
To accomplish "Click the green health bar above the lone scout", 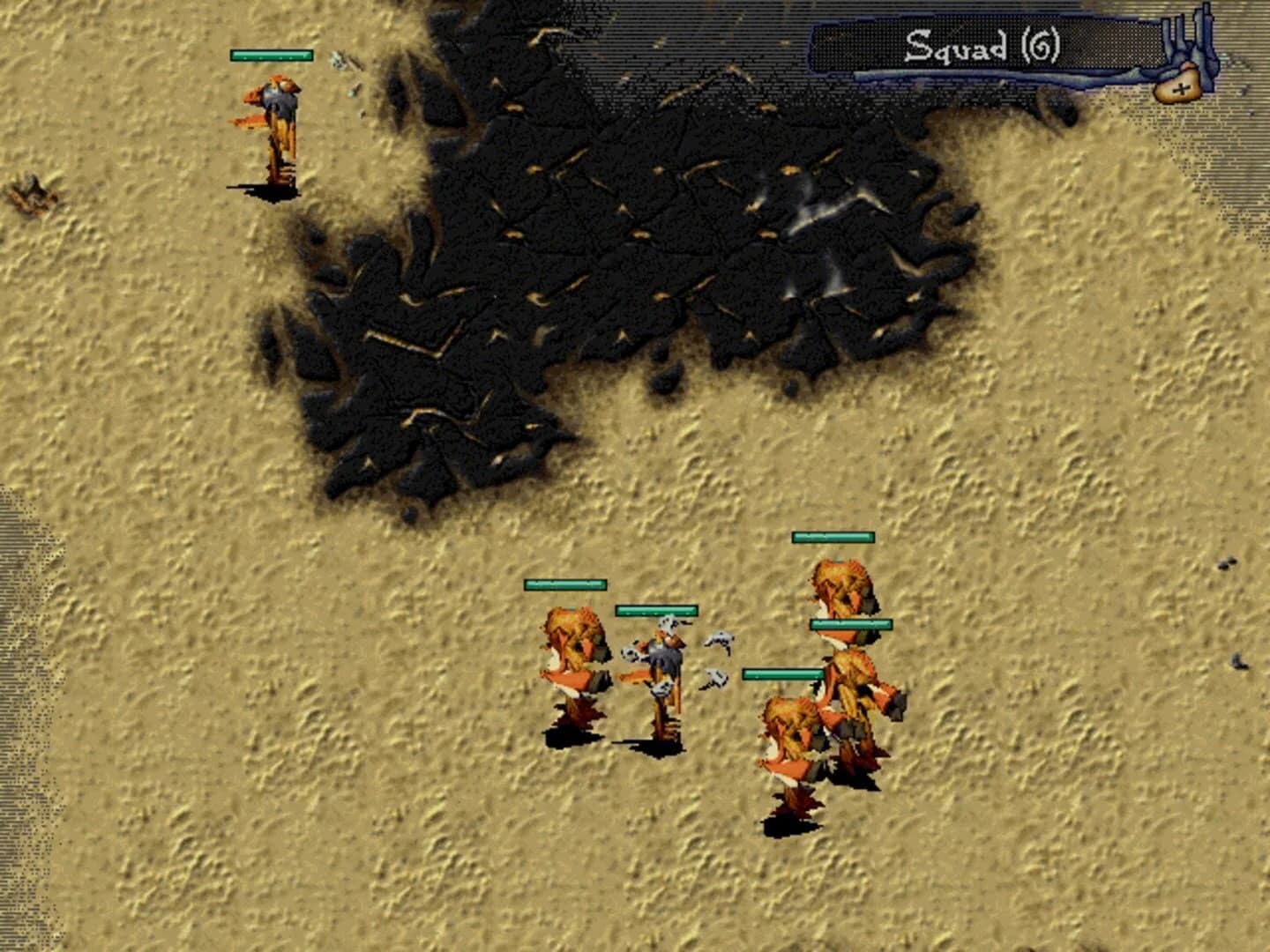I will point(271,55).
